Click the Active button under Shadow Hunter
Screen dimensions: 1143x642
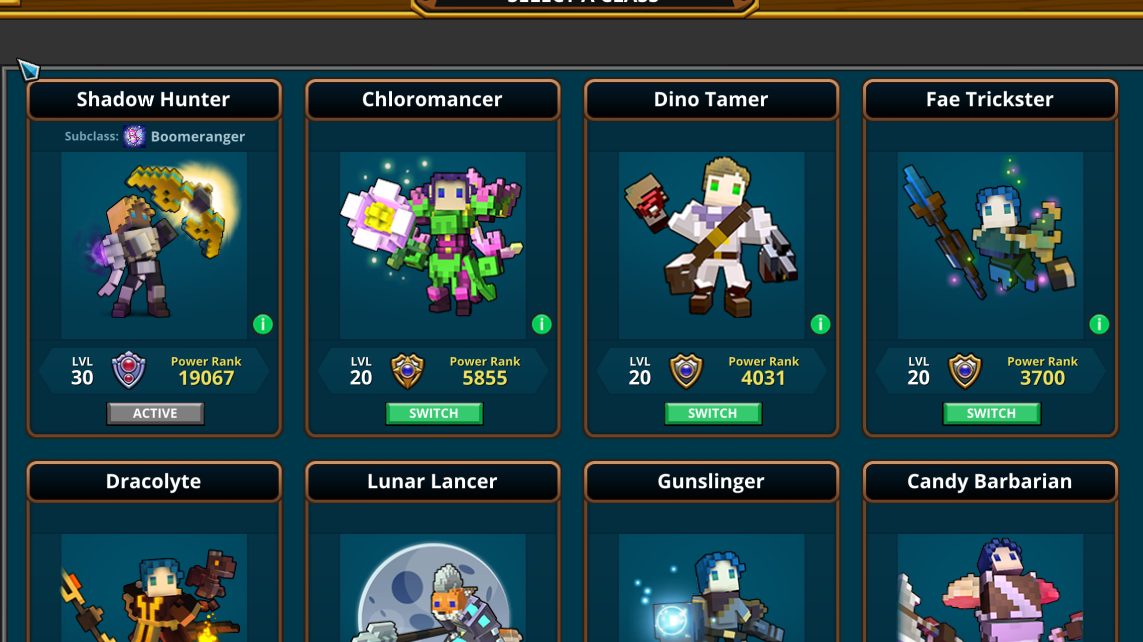[155, 413]
